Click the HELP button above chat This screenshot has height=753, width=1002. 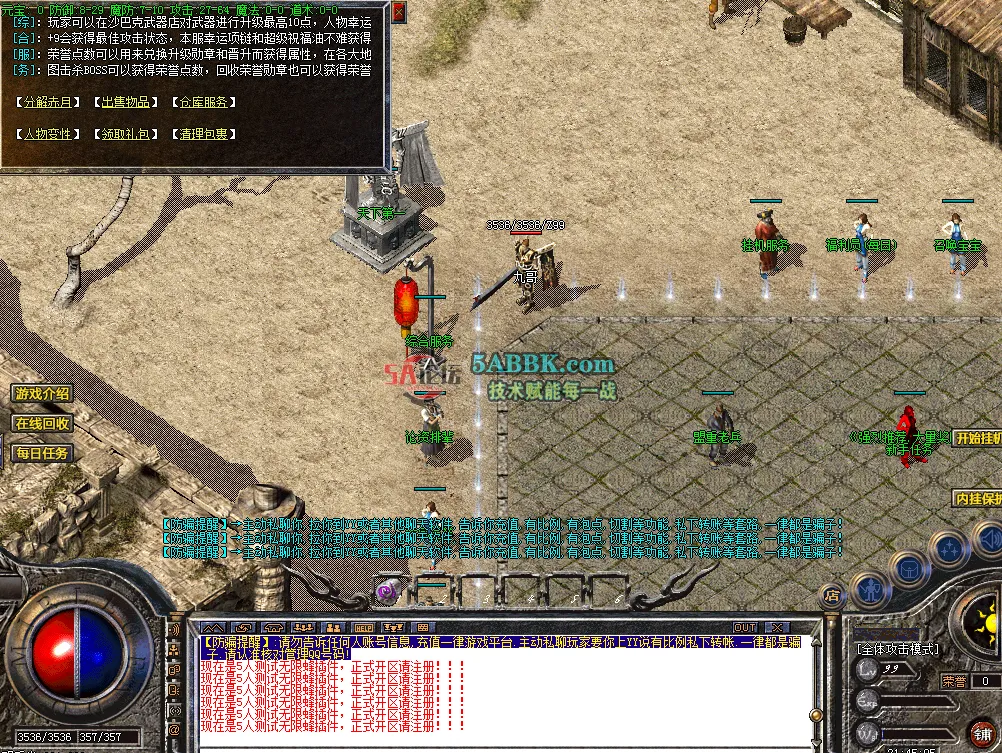point(364,628)
